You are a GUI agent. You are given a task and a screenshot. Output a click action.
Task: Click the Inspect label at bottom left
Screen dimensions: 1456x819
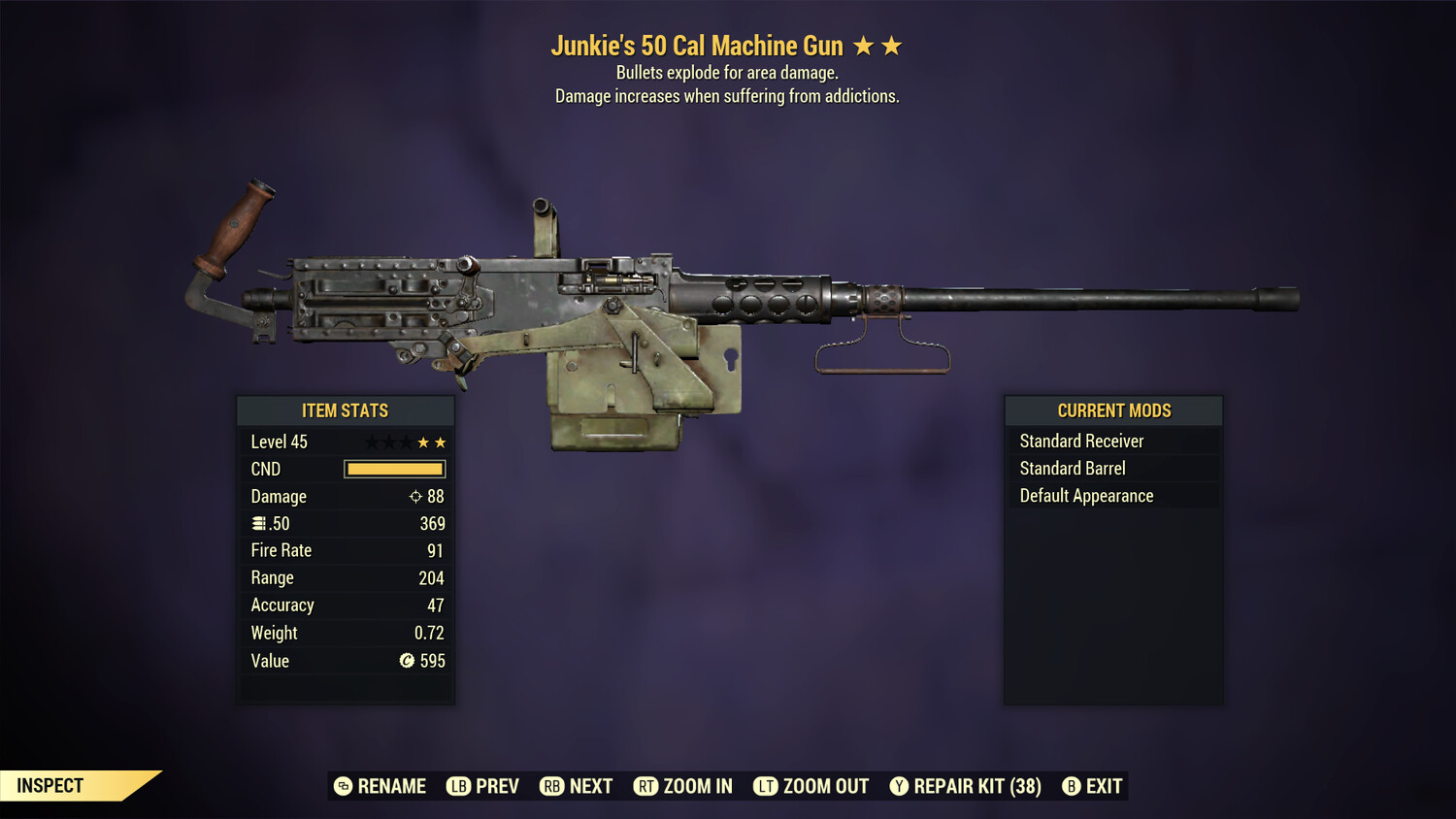coord(50,786)
